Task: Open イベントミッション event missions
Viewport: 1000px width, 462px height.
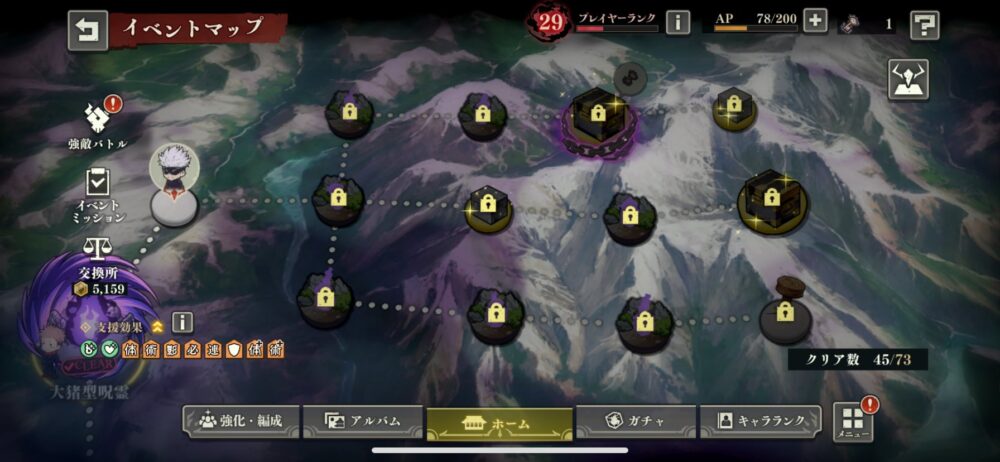Action: [98, 194]
